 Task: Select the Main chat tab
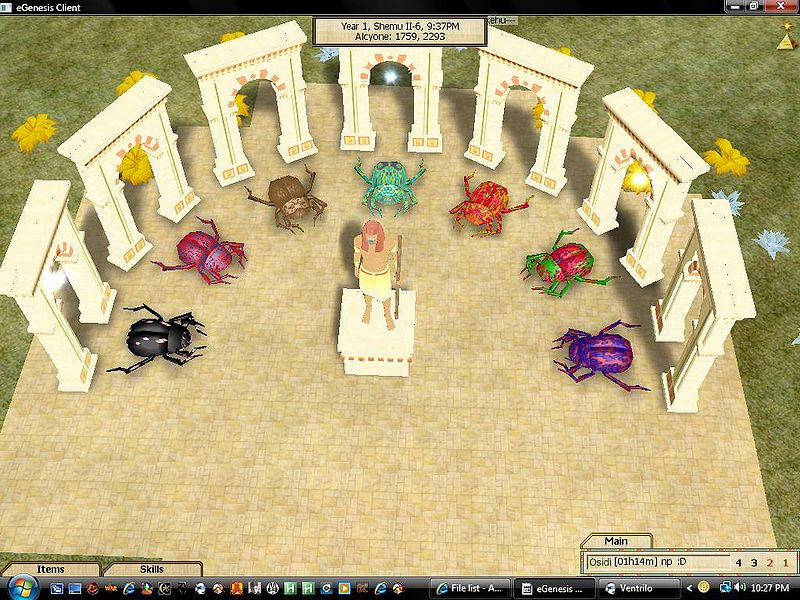[x=617, y=542]
